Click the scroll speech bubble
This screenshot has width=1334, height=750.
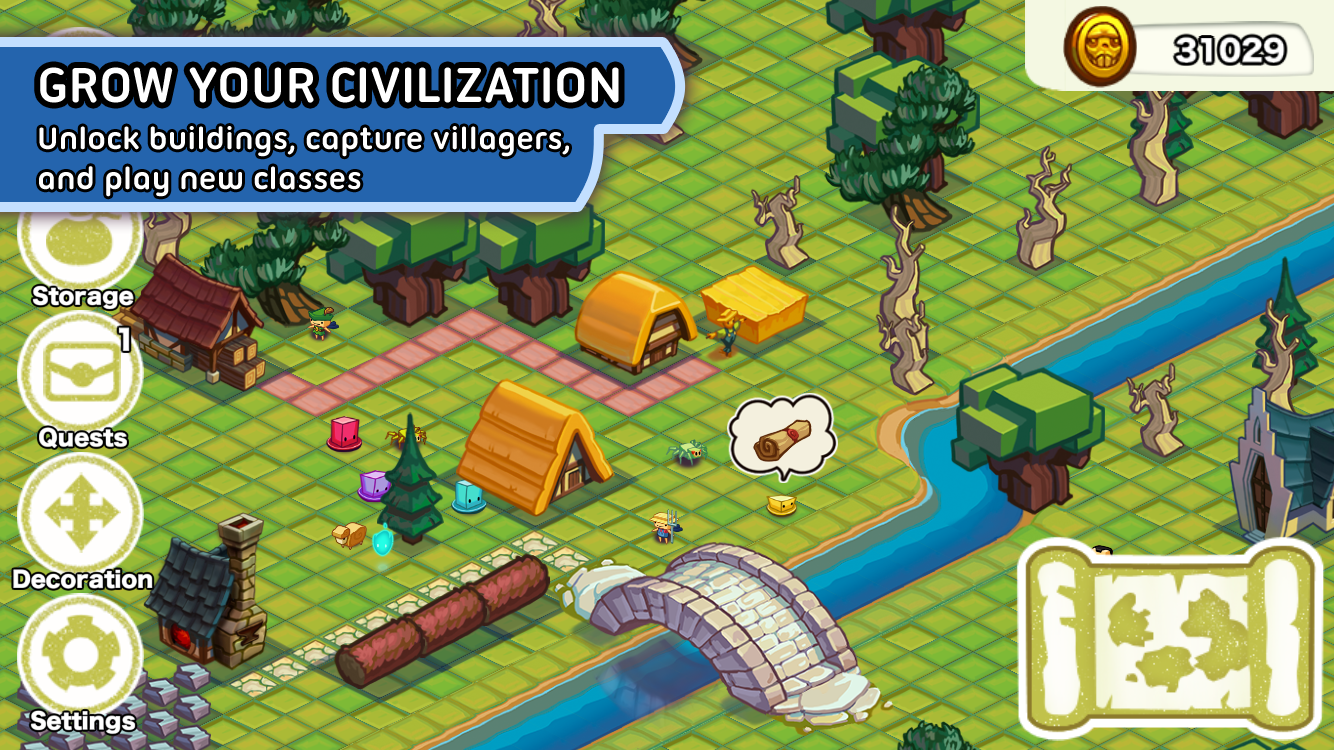click(x=782, y=435)
